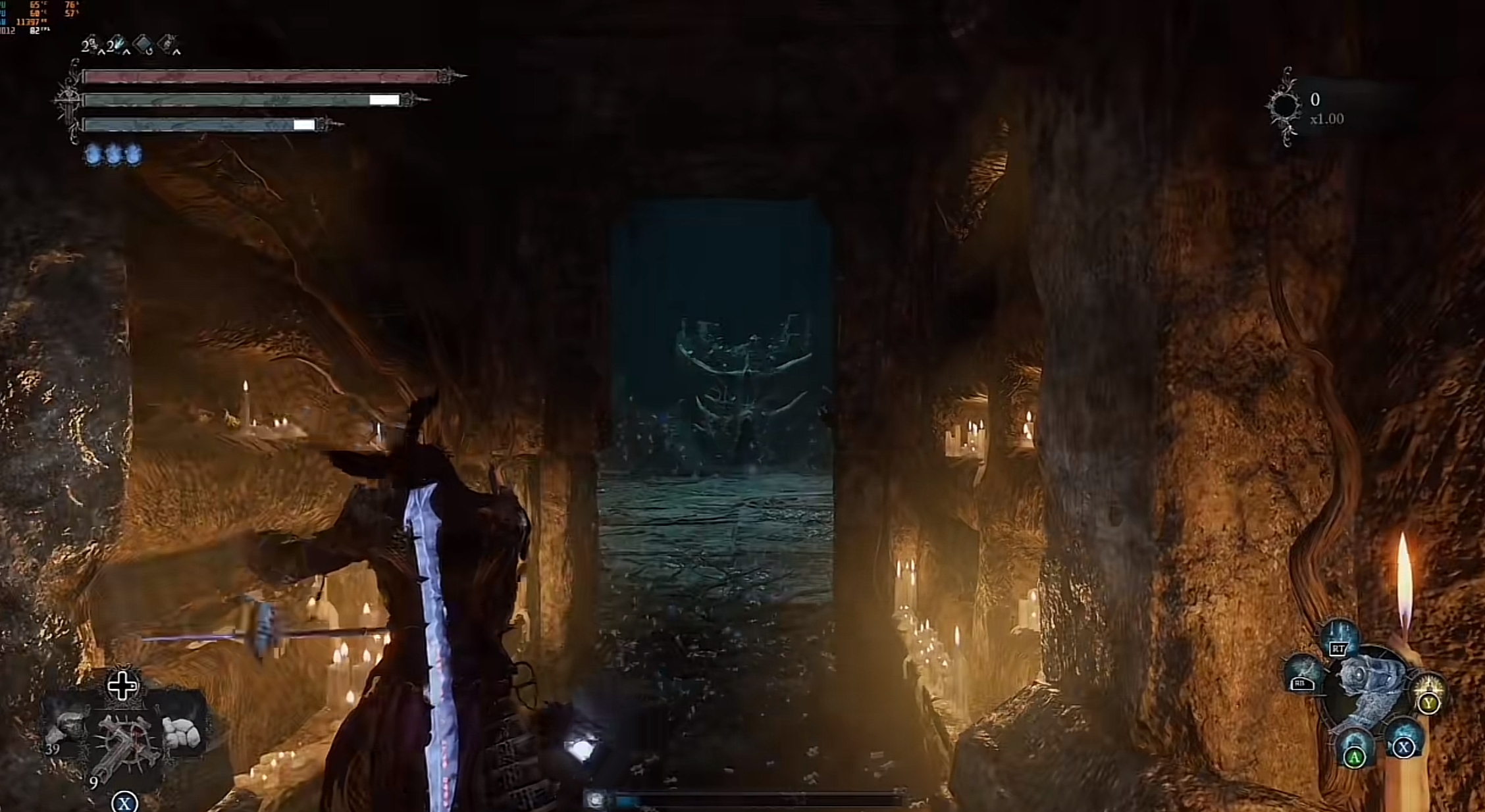Activate the golden radiant spell icon

(1428, 692)
